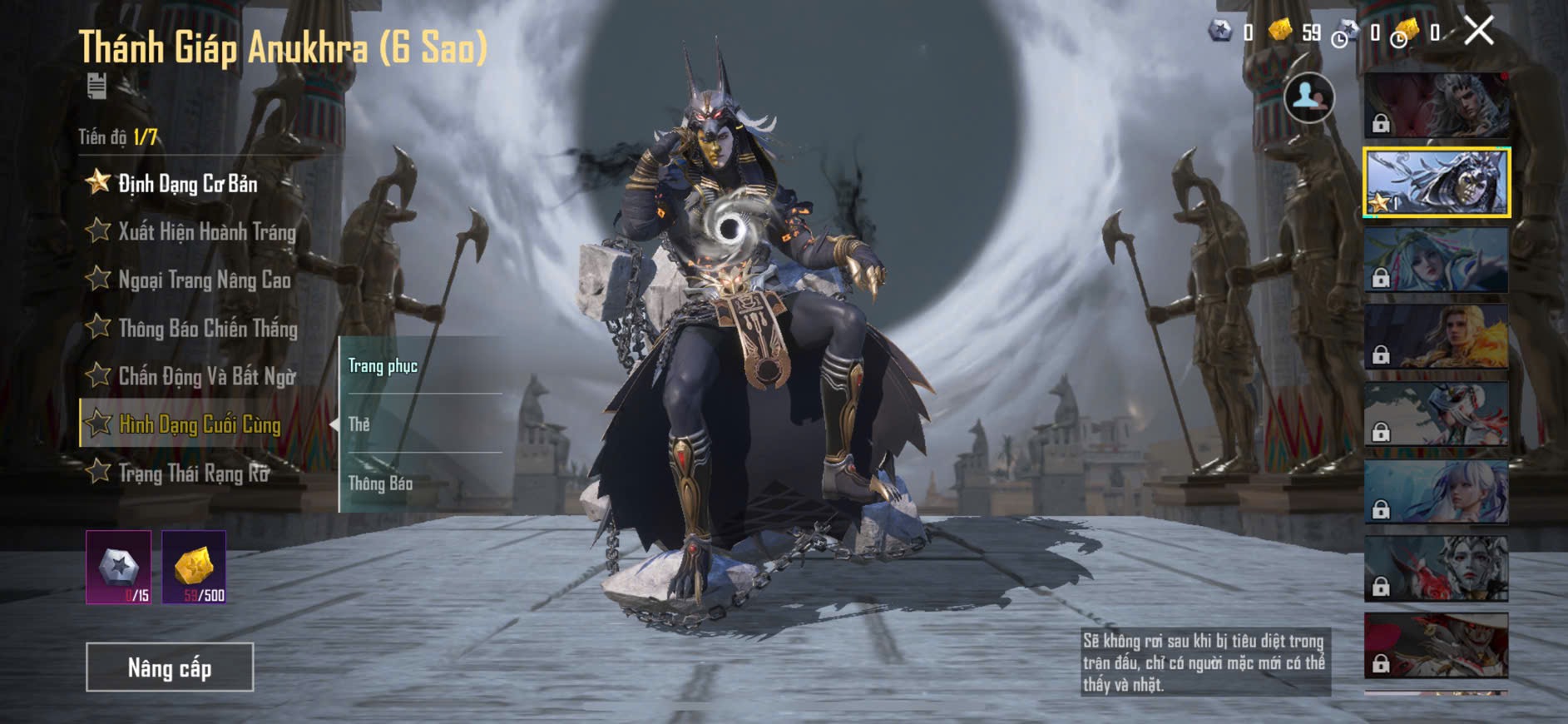Choose the locked teal-haired outfit thumbnail
The image size is (1568, 724).
coord(1436,260)
